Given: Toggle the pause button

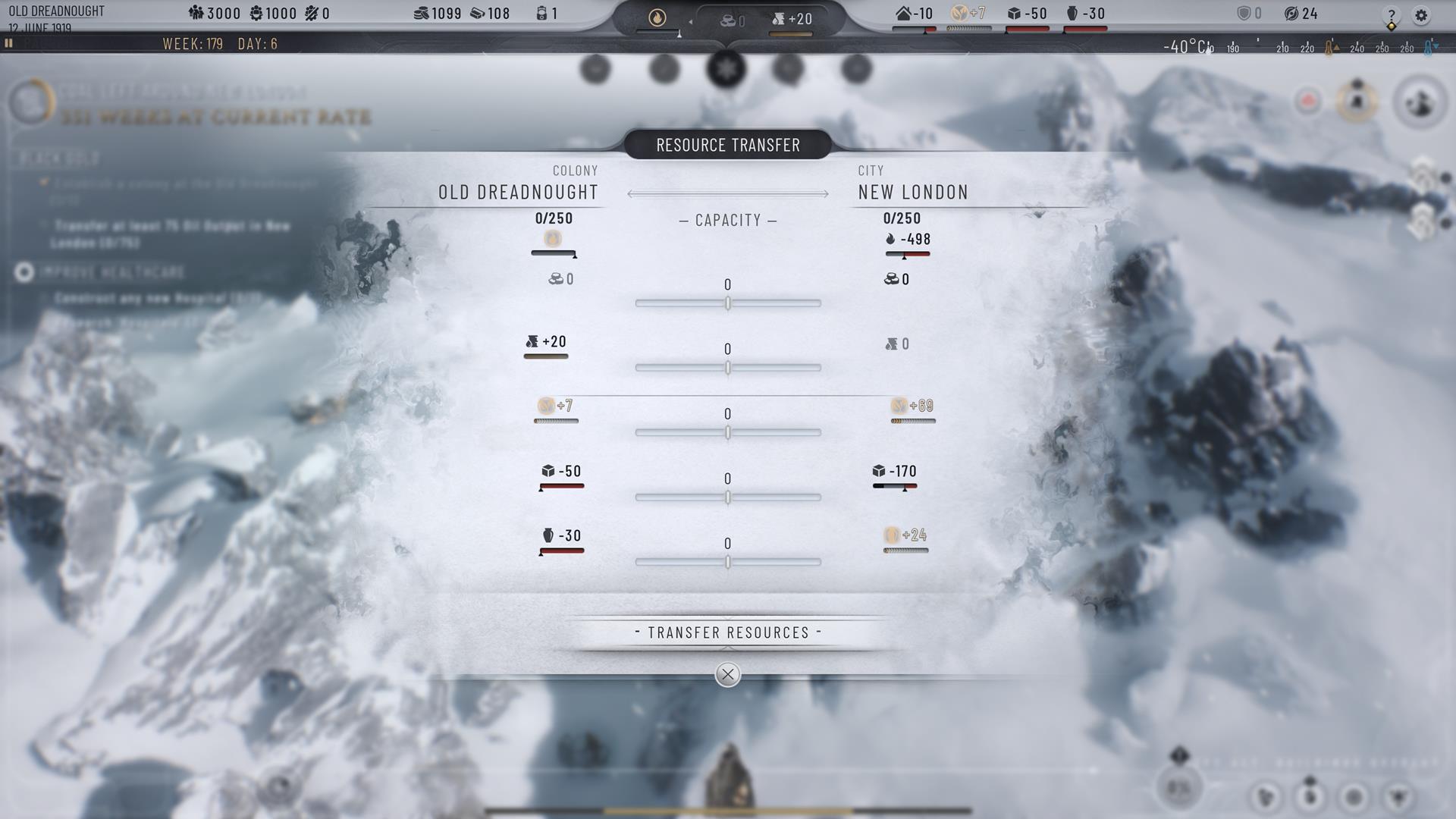Looking at the screenshot, I should click(9, 43).
